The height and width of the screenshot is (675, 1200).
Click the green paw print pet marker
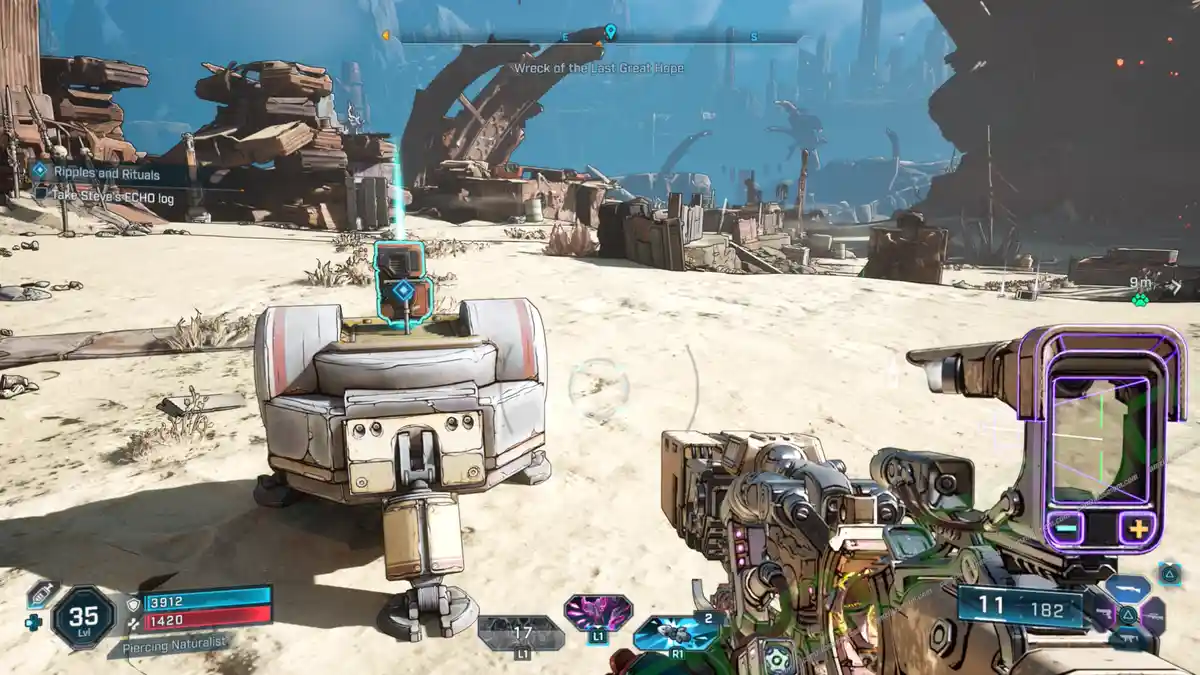tap(1139, 299)
